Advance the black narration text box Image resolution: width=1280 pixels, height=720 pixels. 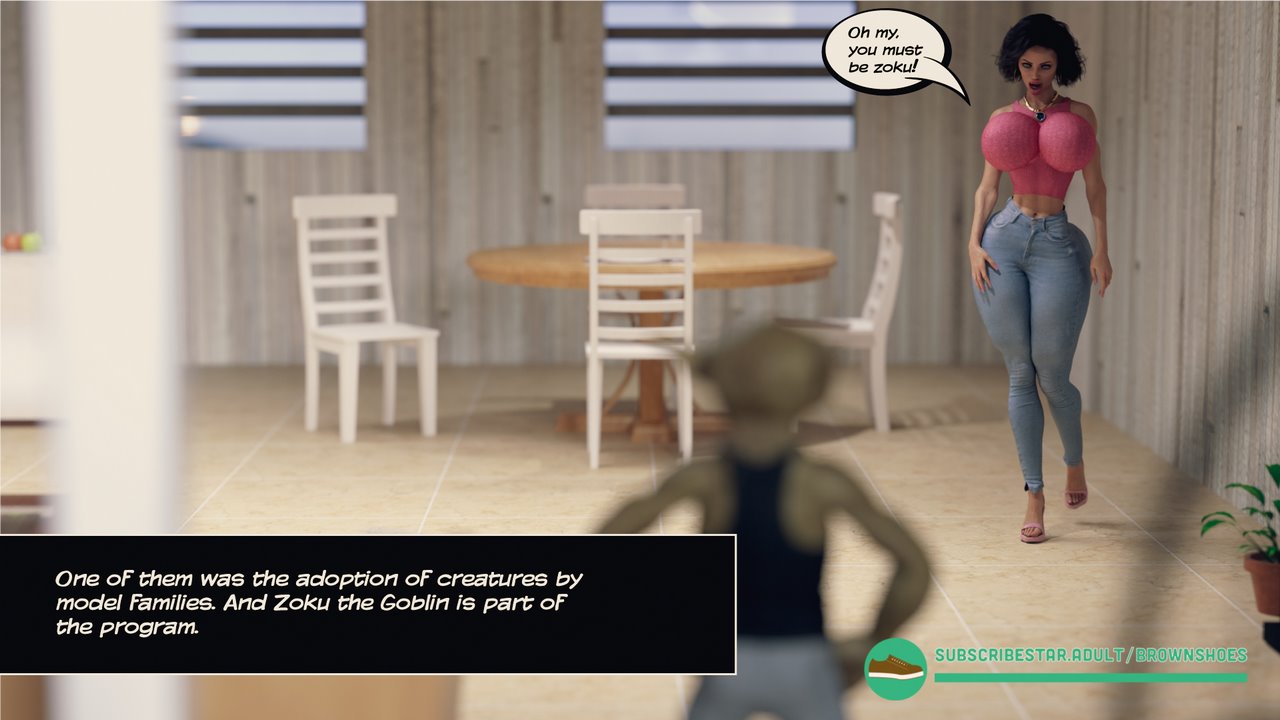[367, 604]
